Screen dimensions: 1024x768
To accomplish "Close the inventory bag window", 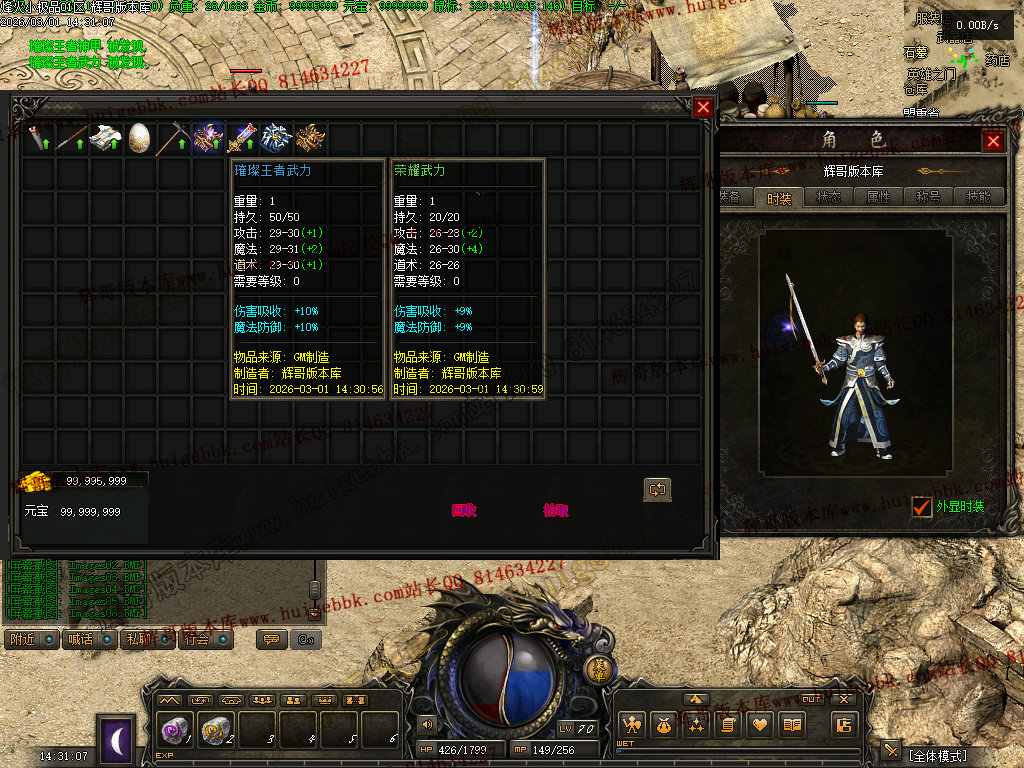I will (x=704, y=108).
